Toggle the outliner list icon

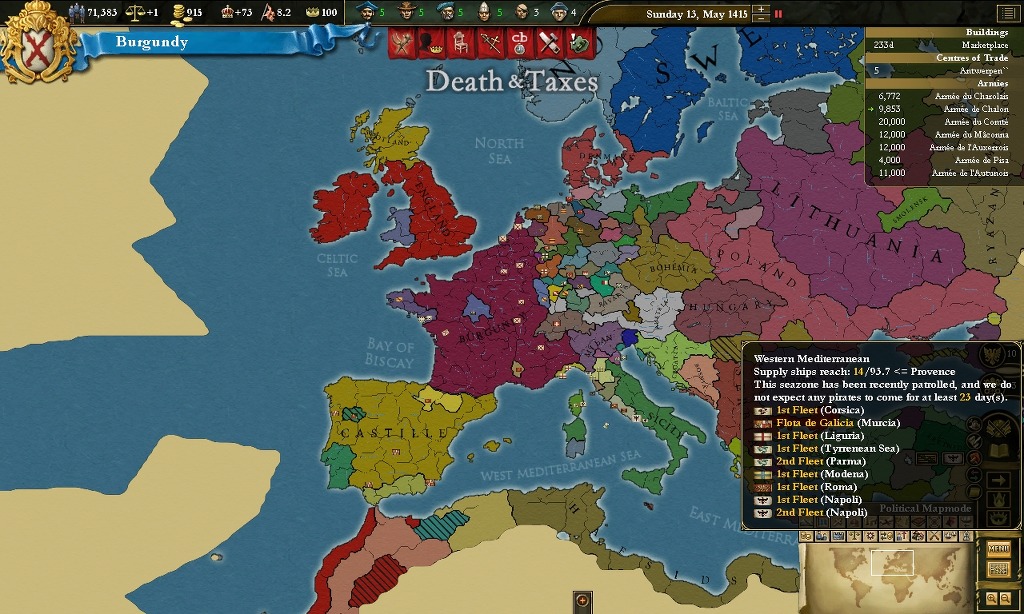coord(1005,13)
